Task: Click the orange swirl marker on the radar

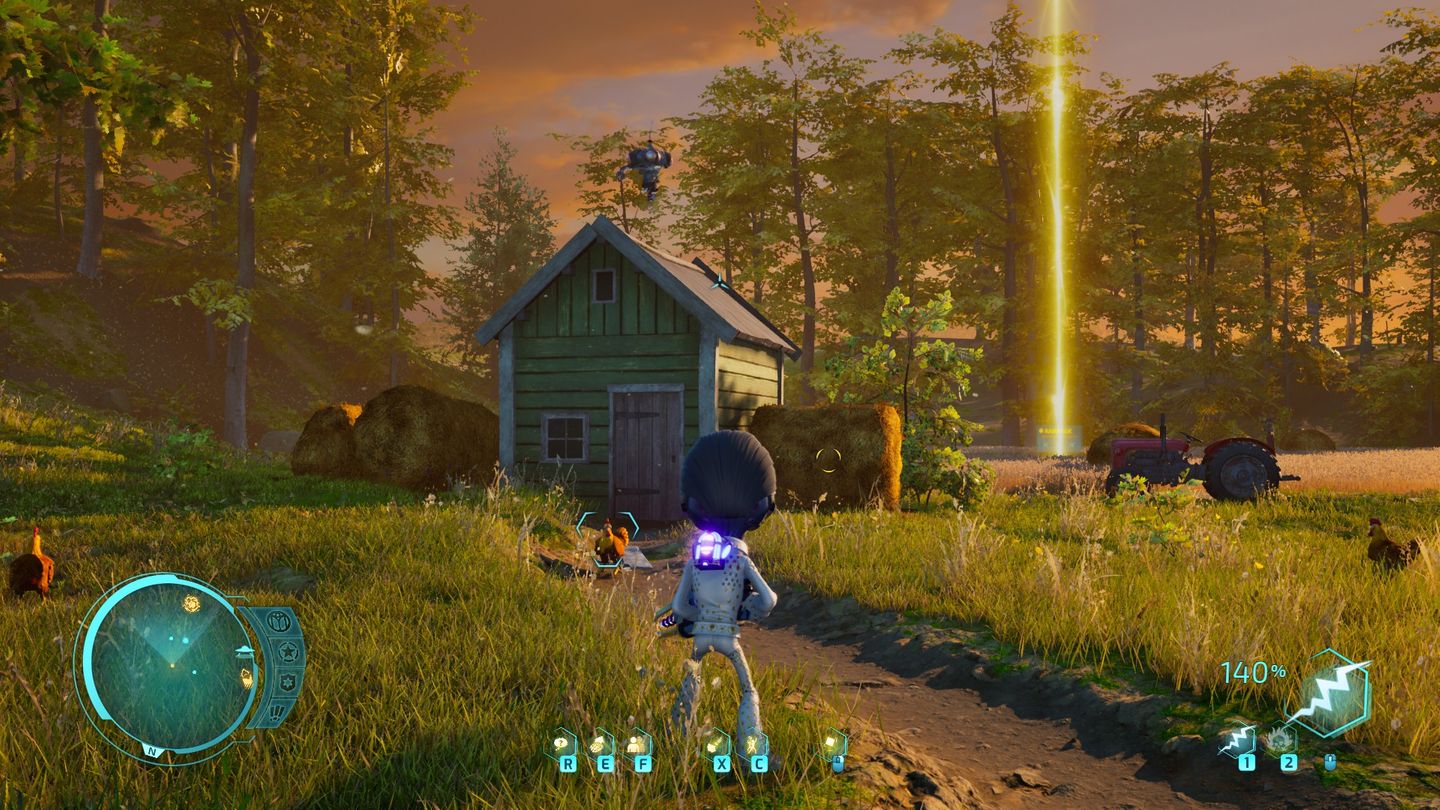Action: point(191,603)
